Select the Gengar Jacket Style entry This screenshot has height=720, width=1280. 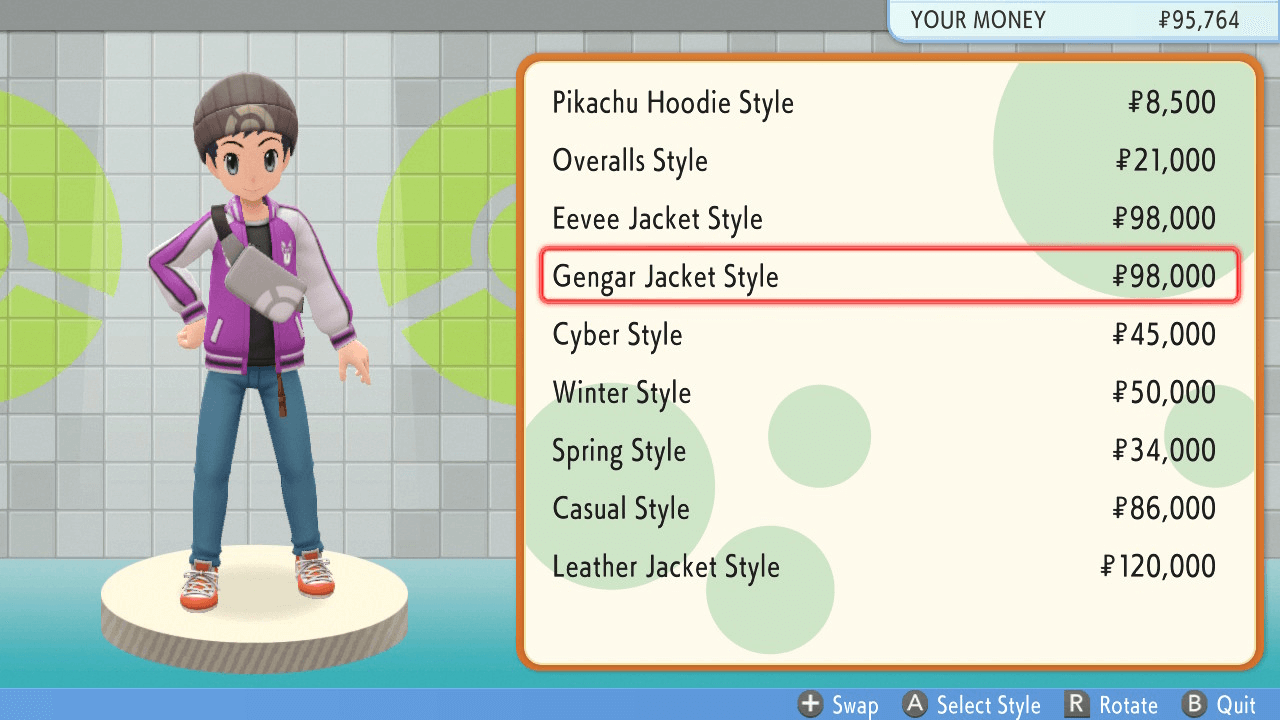tap(666, 276)
